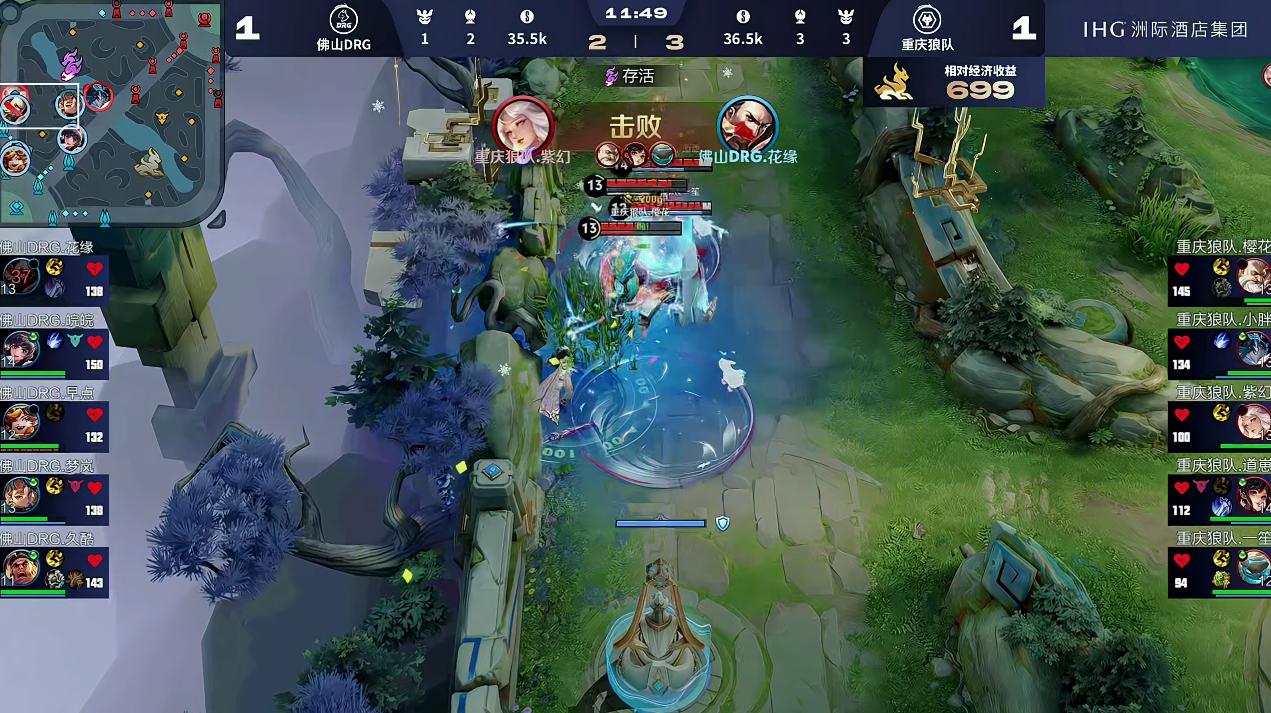This screenshot has height=713, width=1271.
Task: Select 佛山DRG.早点 player panel portrait
Action: 21,422
